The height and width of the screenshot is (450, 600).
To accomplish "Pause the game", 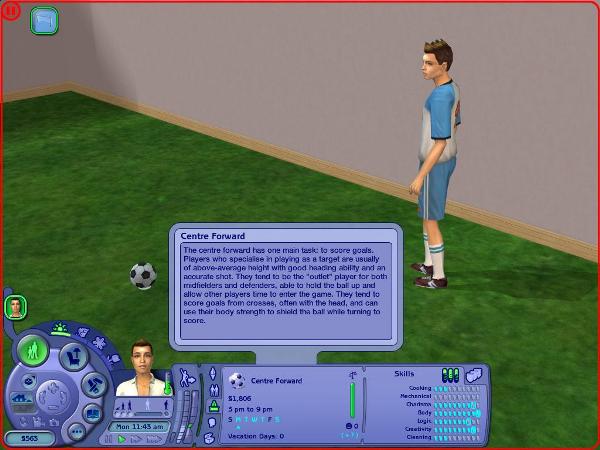I will coord(108,438).
